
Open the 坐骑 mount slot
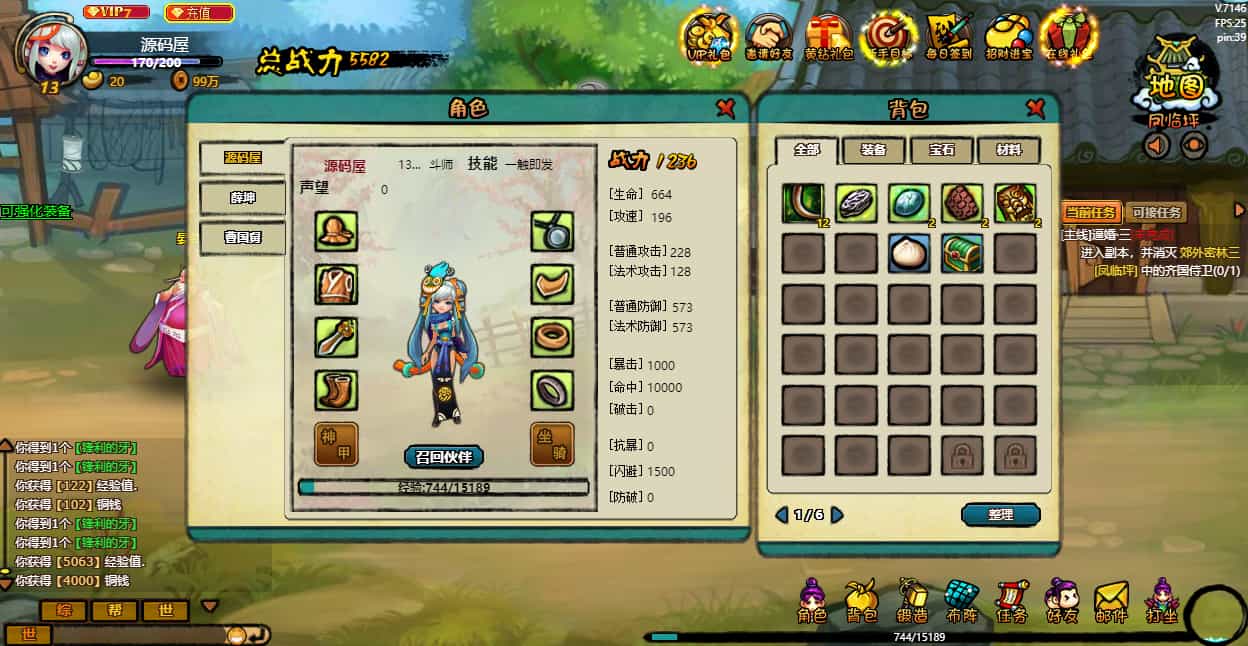(551, 443)
